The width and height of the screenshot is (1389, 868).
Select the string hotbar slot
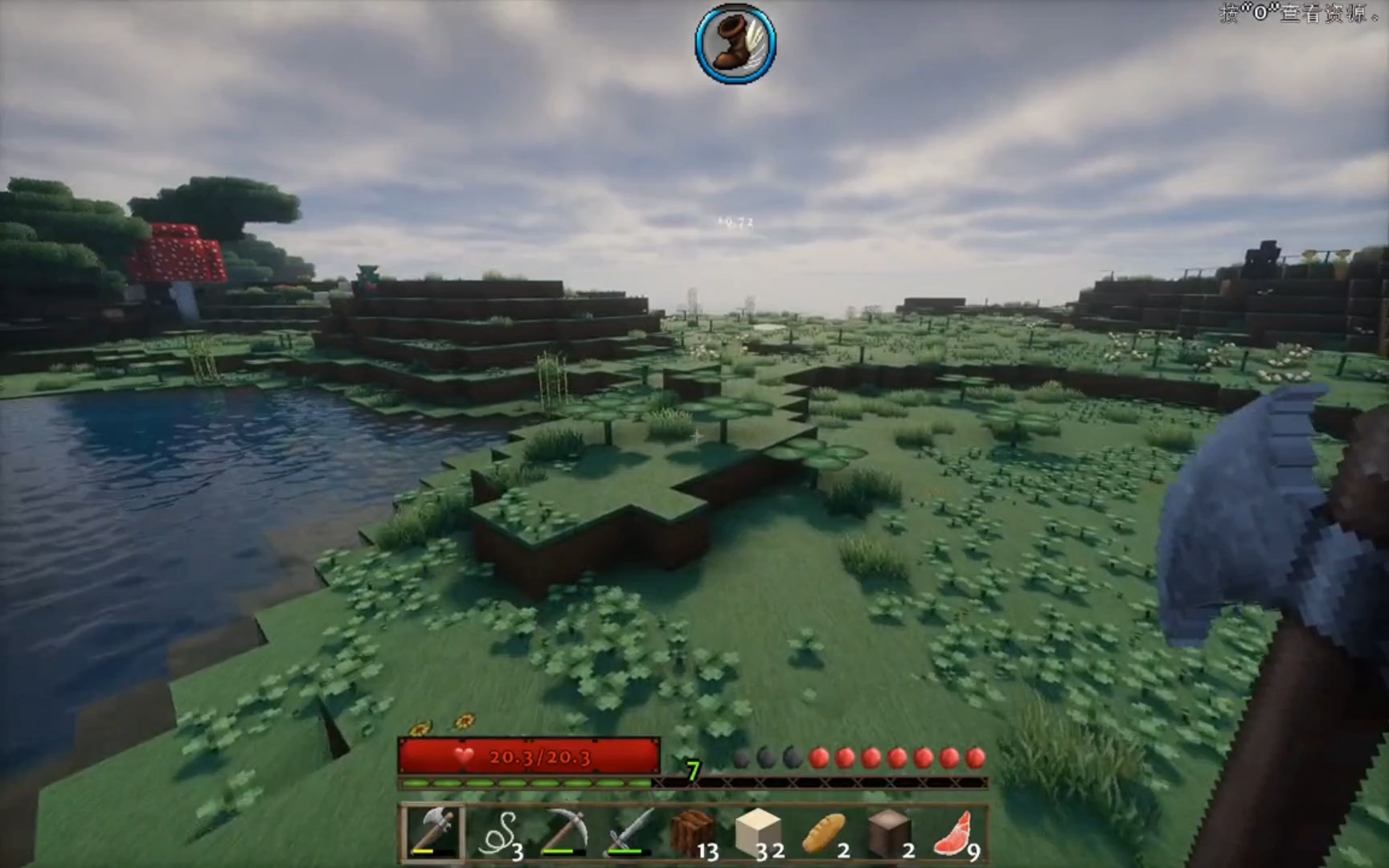tap(498, 833)
